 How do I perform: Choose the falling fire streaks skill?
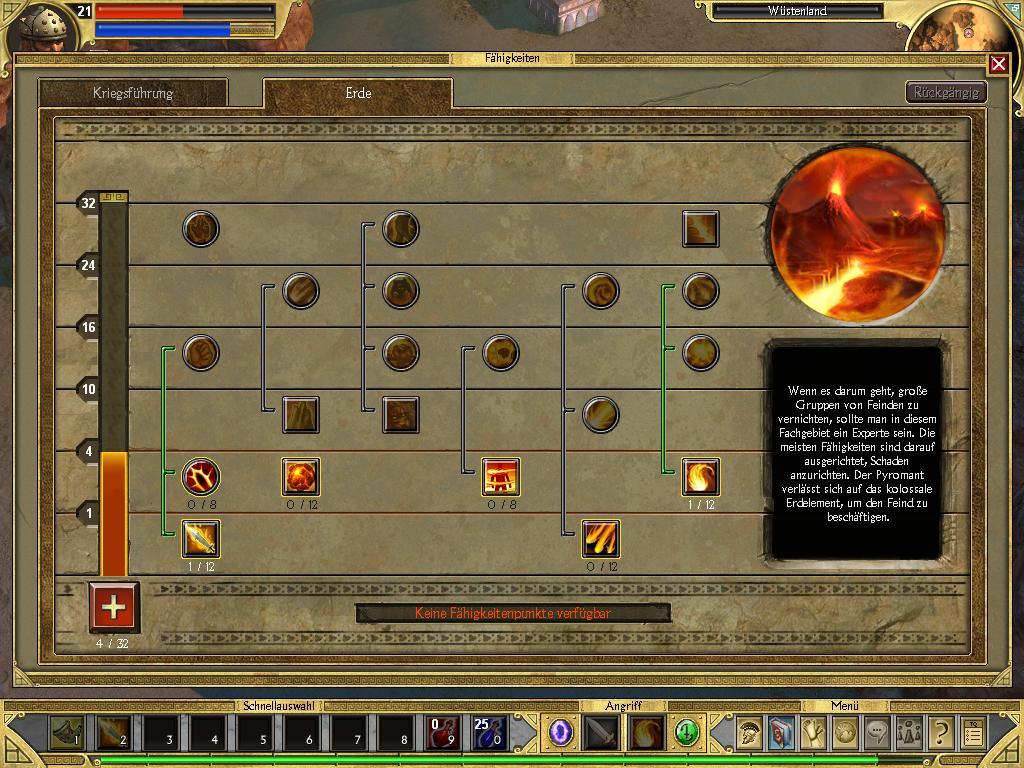(601, 539)
